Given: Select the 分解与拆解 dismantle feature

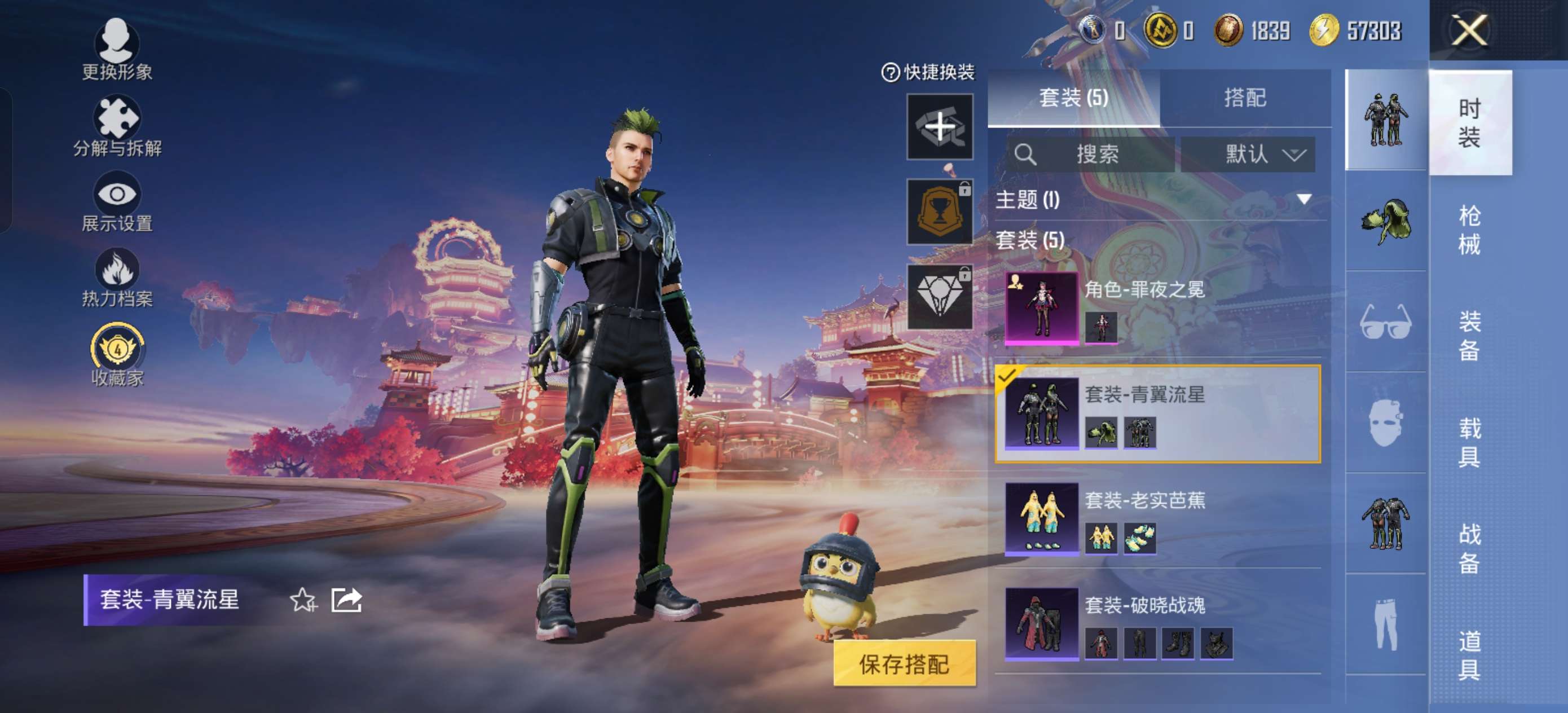Looking at the screenshot, I should pos(117,122).
